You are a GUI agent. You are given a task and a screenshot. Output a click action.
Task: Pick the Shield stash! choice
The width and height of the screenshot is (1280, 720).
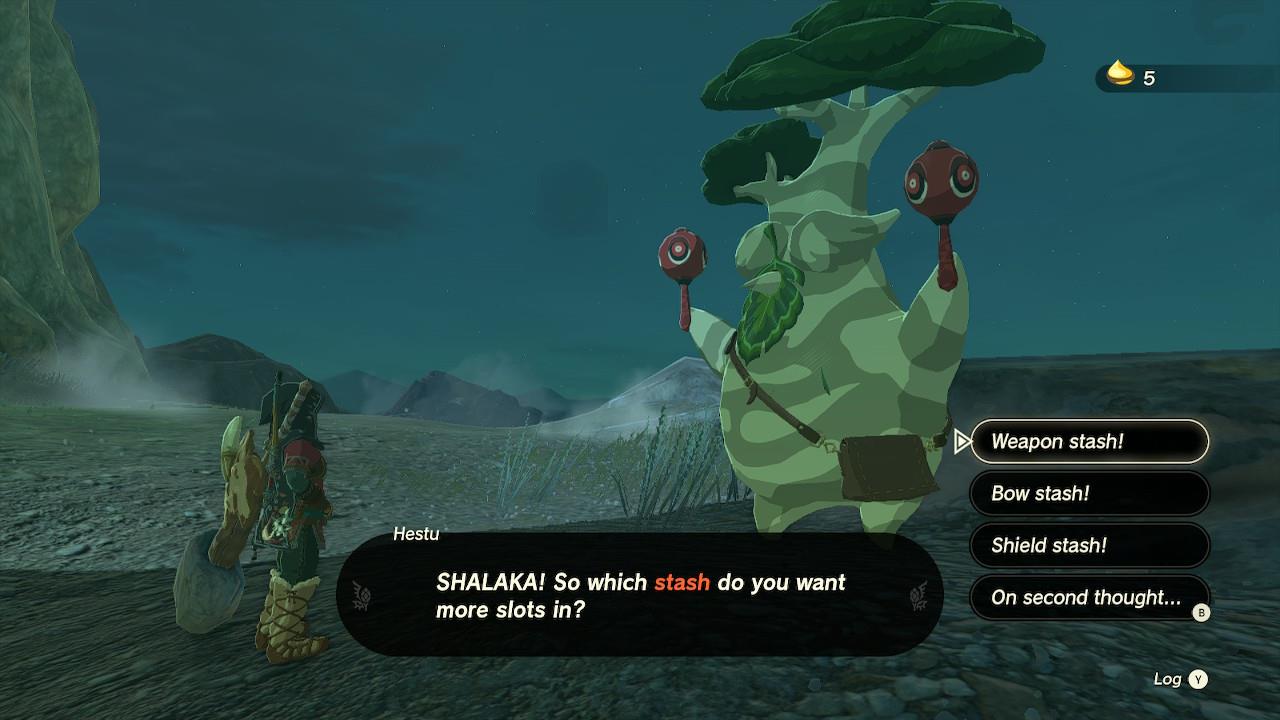point(1089,545)
